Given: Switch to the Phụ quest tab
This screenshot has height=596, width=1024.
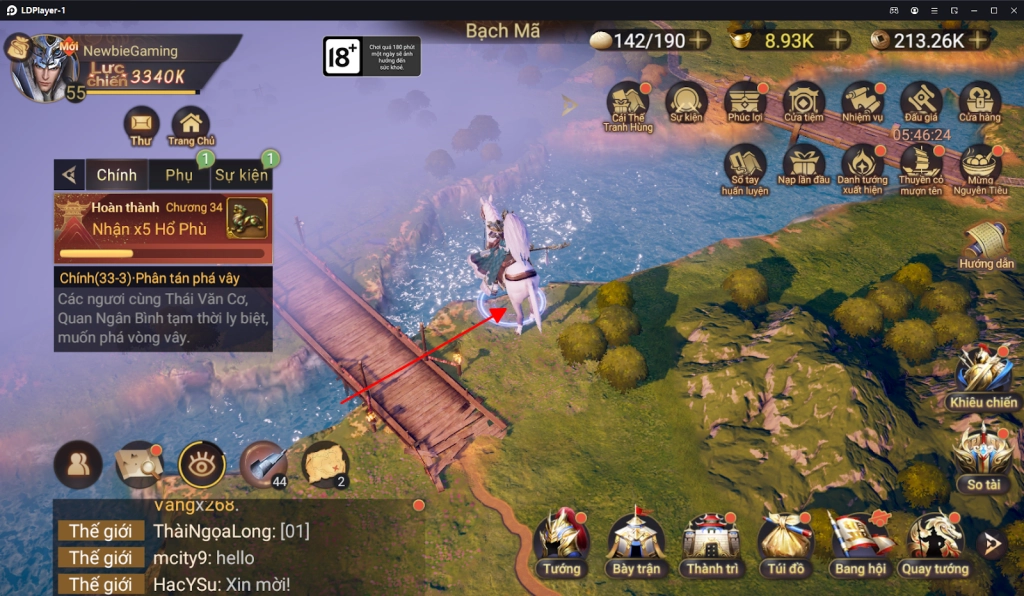Looking at the screenshot, I should click(179, 175).
